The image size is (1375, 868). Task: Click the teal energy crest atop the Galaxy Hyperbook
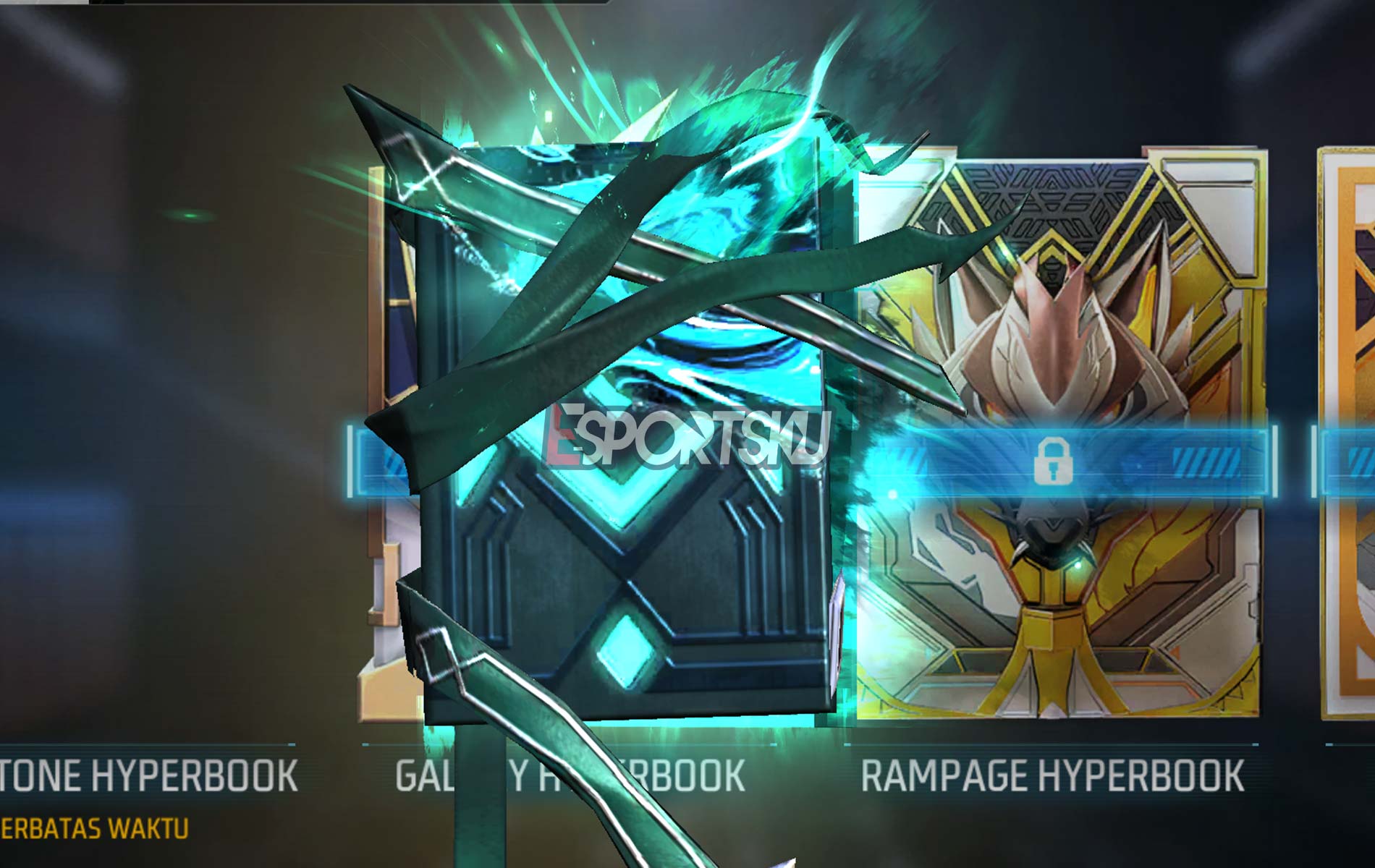tap(637, 109)
